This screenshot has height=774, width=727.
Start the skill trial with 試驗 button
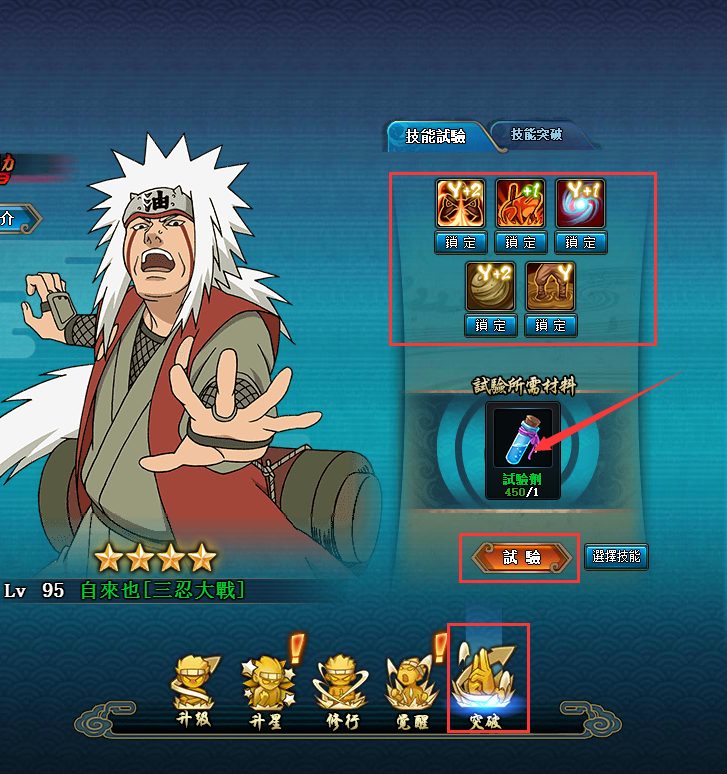520,558
